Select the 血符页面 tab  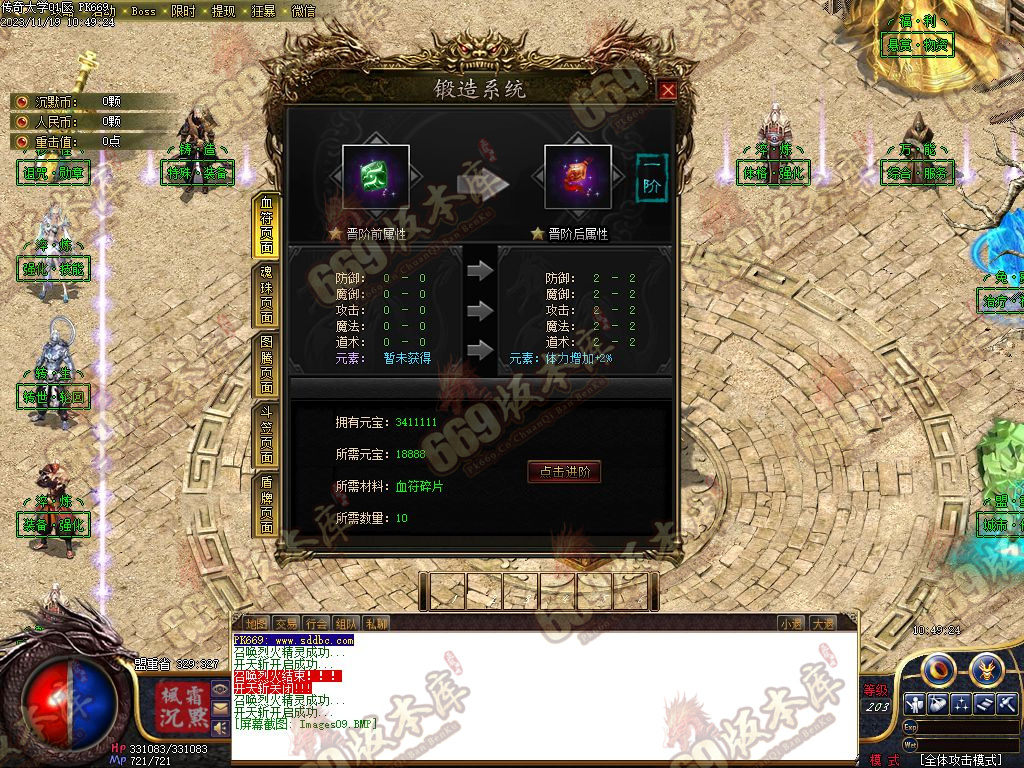coord(266,226)
